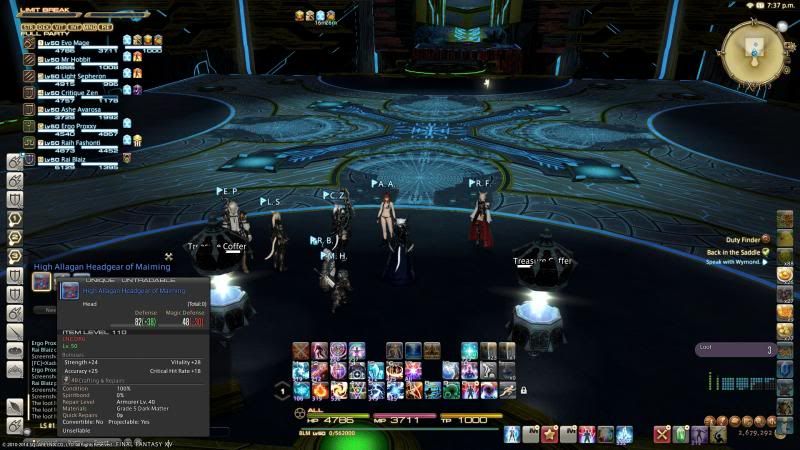Image resolution: width=800 pixels, height=450 pixels.
Task: Choose Rai Blaiz from the party list
Action: (66, 158)
